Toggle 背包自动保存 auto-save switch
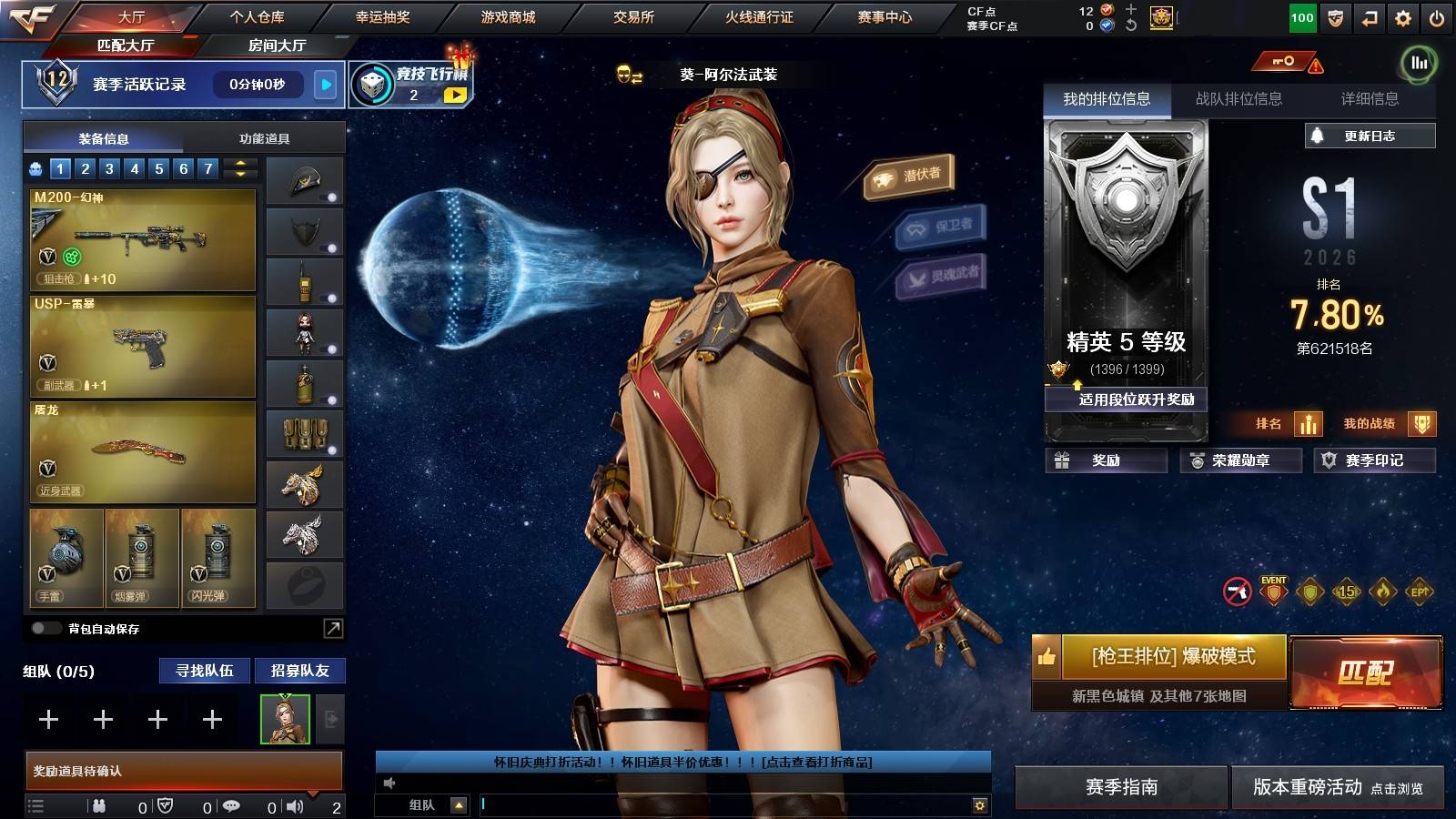The height and width of the screenshot is (819, 1456). (45, 628)
